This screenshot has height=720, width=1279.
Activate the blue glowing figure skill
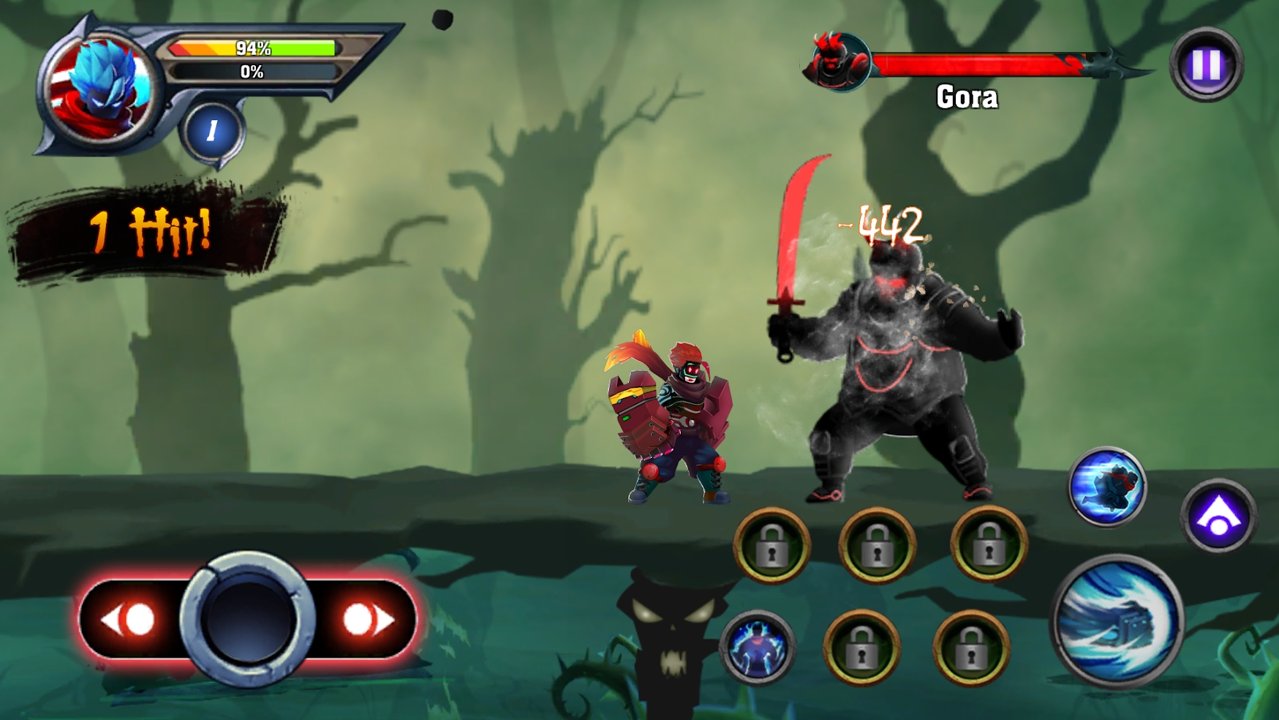click(757, 647)
